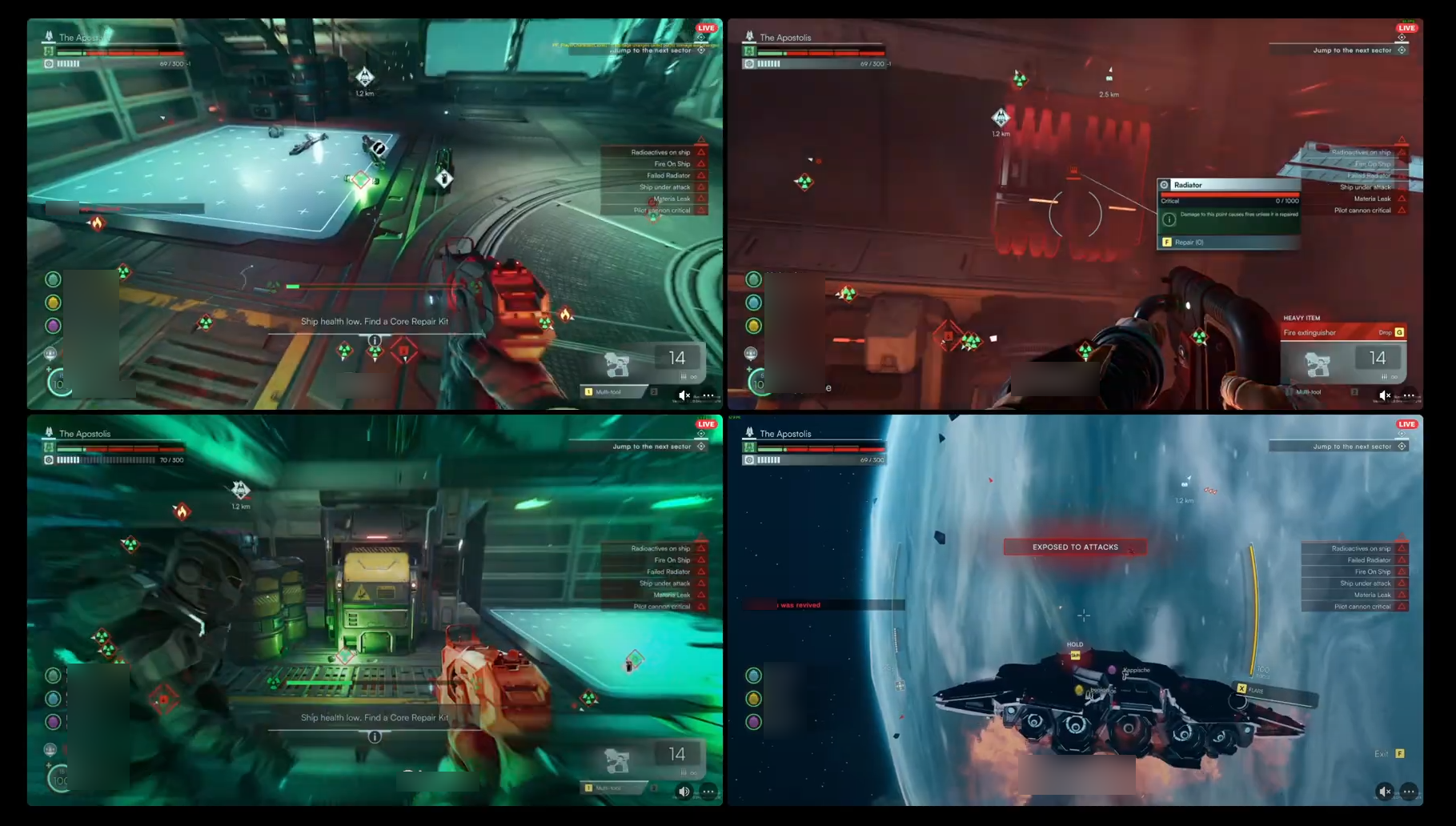Unmute the bottom-left stream speaker icon
Image resolution: width=1456 pixels, height=826 pixels.
tap(684, 791)
